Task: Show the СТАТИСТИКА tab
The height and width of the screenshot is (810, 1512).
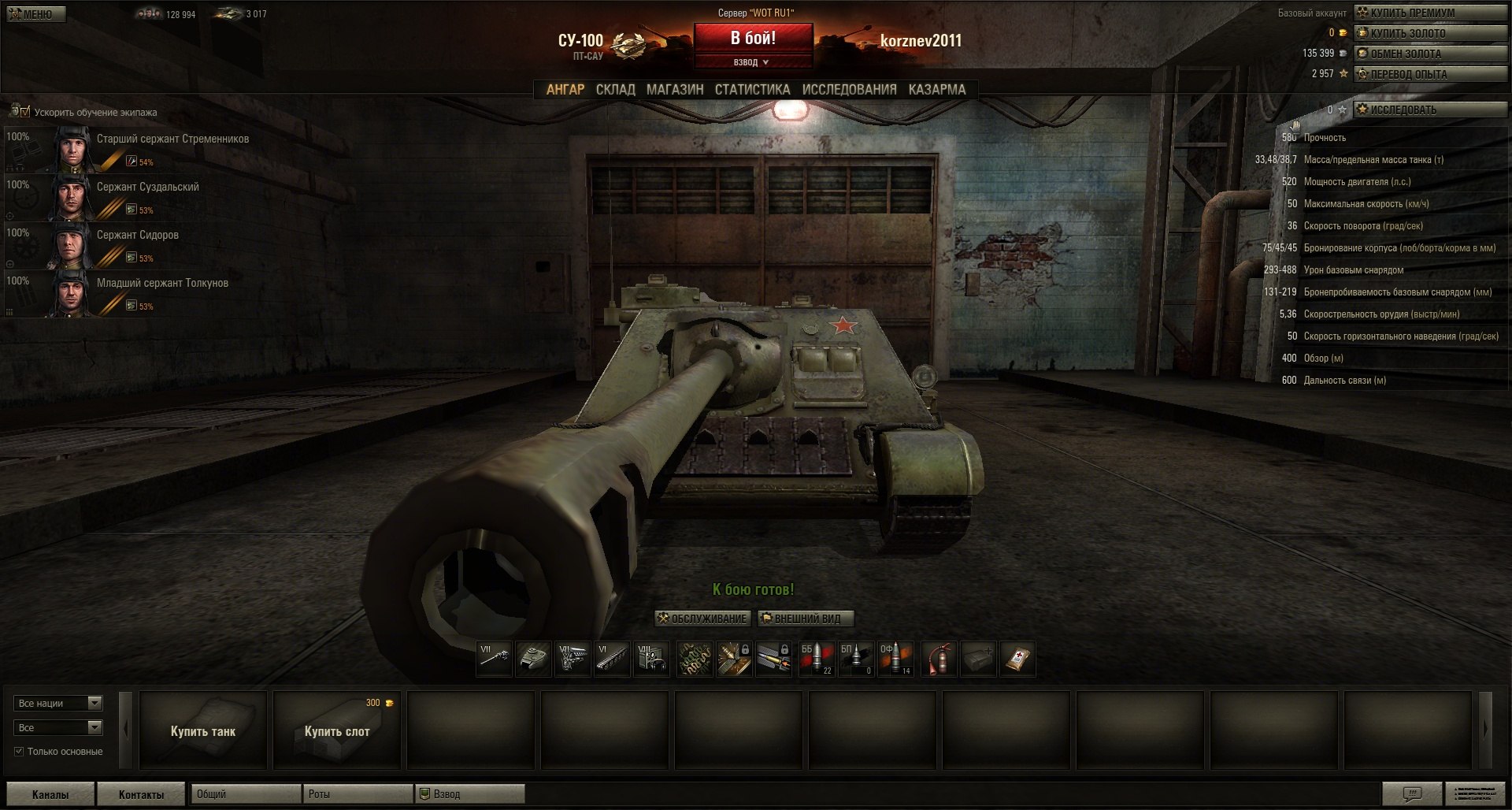Action: [752, 90]
